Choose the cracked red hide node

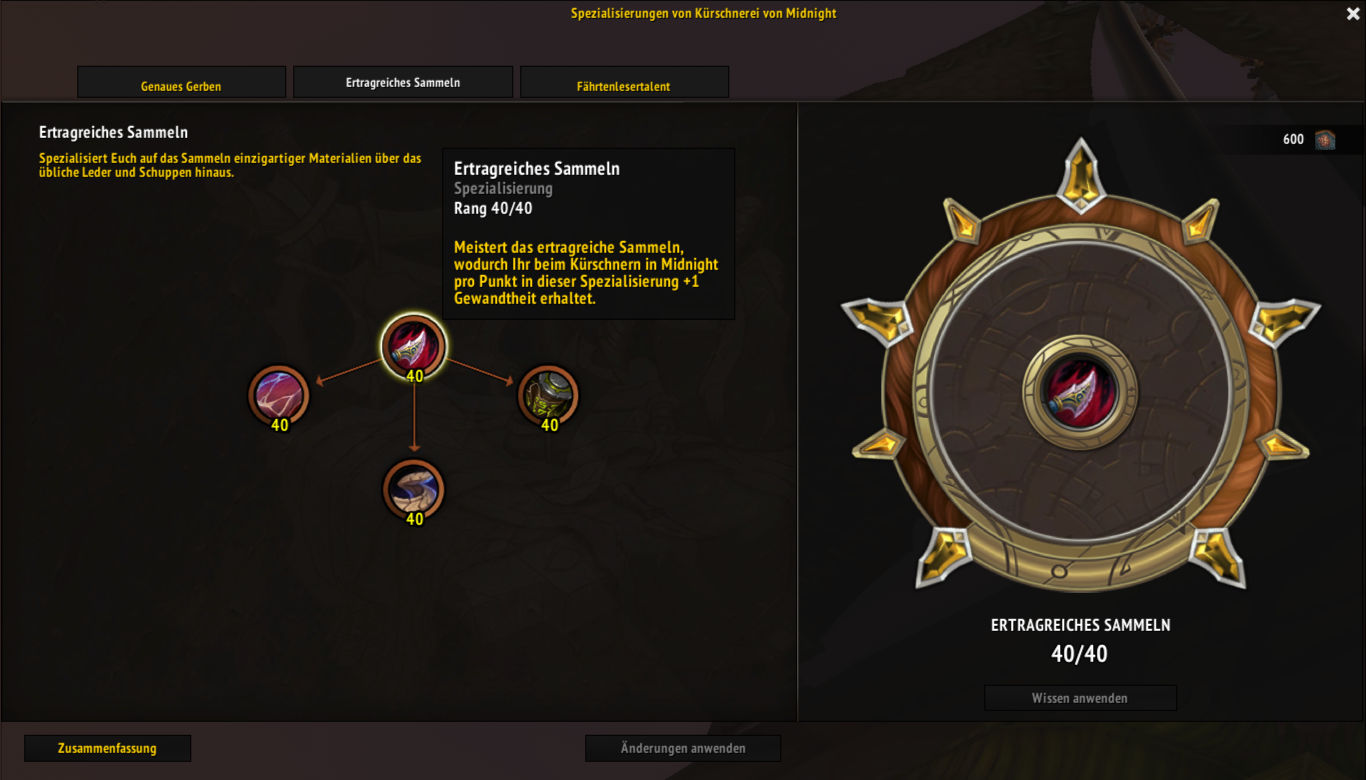click(x=279, y=394)
